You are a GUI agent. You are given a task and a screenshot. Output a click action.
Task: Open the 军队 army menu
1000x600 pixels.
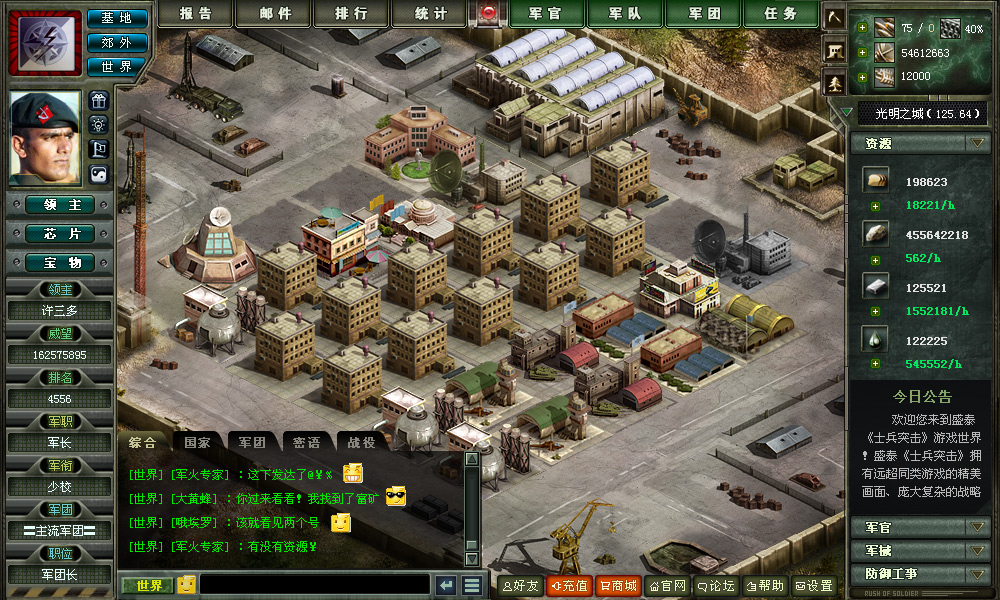(624, 14)
